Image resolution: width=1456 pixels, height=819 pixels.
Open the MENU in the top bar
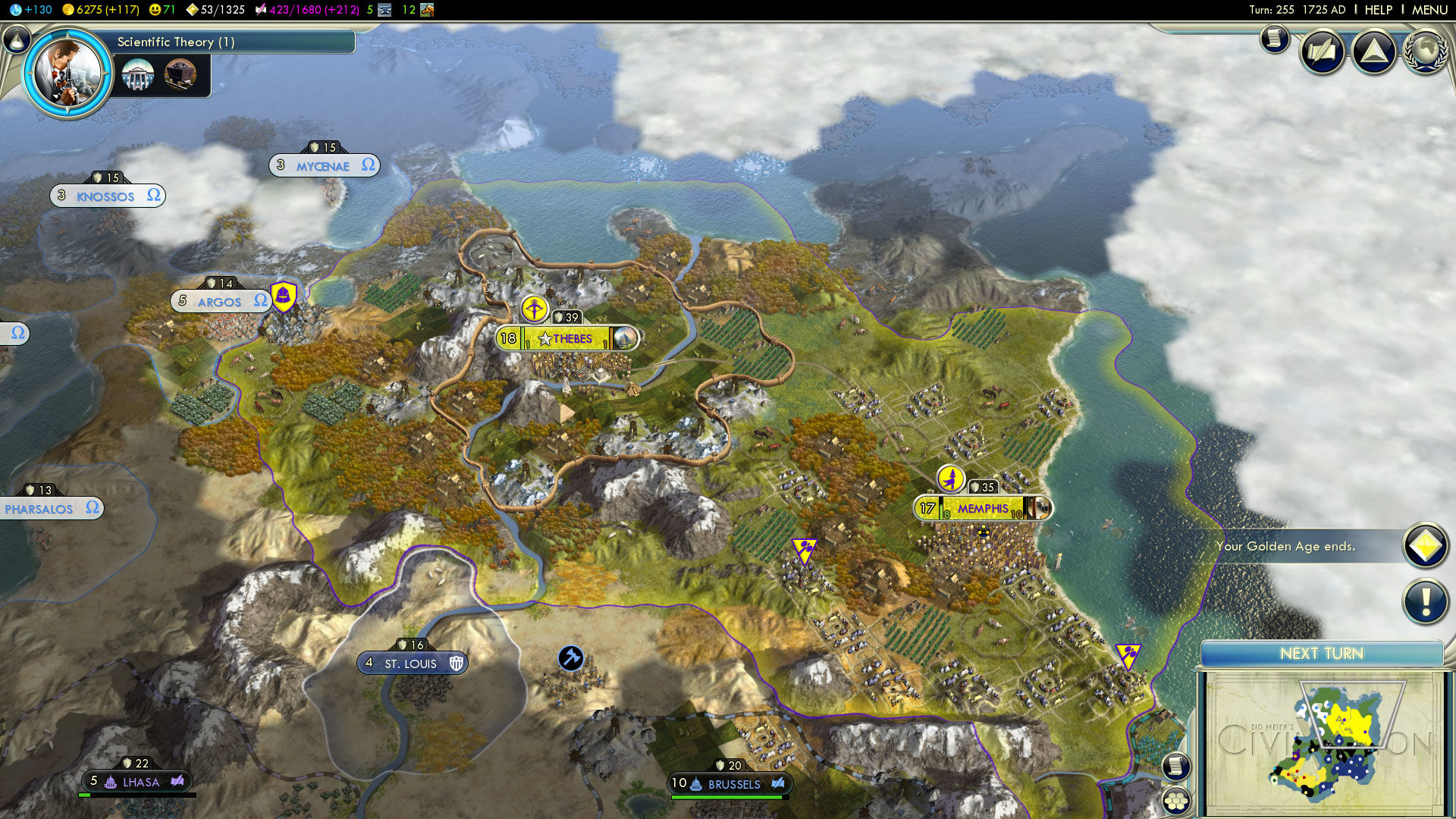point(1429,10)
